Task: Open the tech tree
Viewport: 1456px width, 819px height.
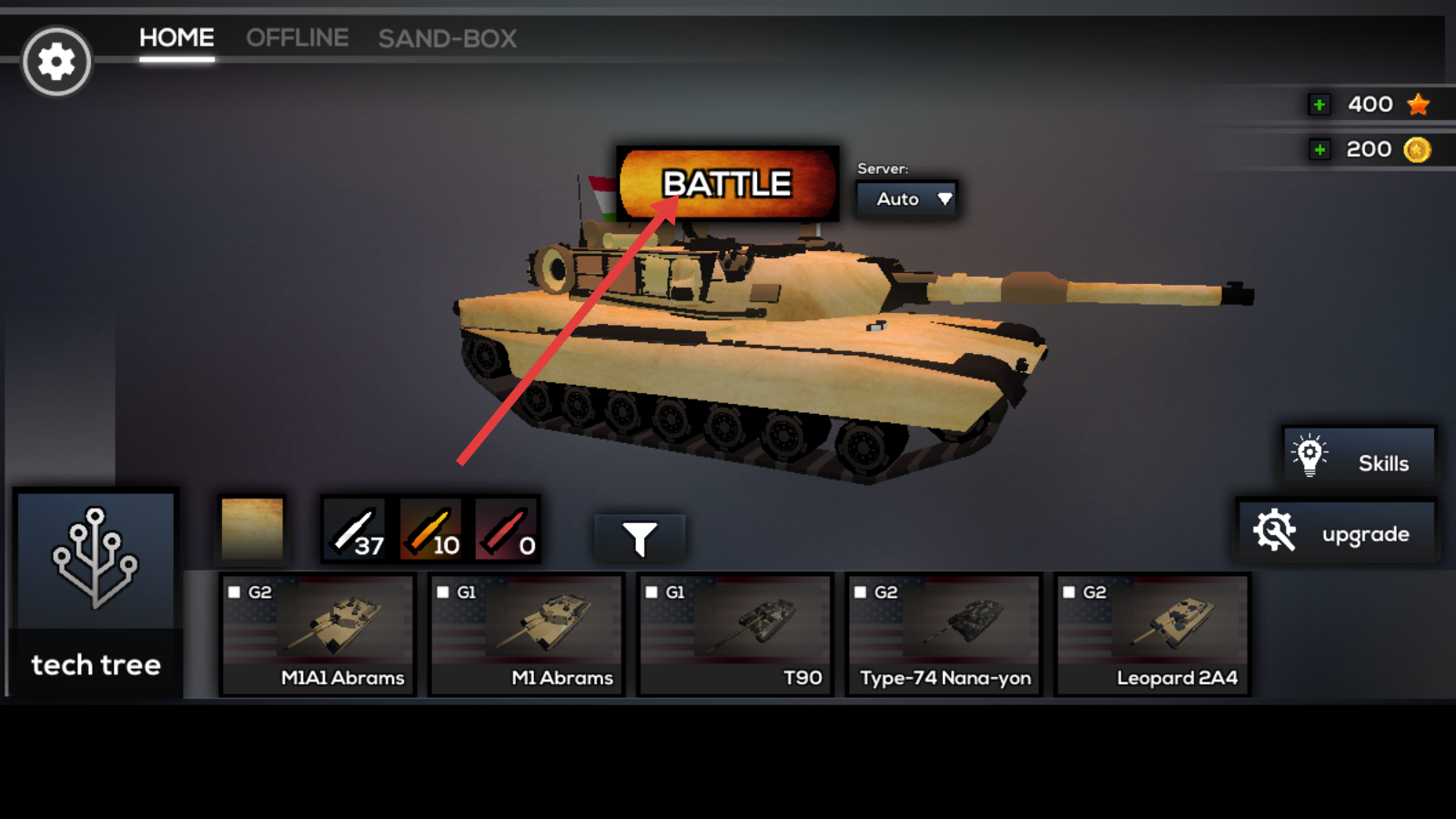Action: pos(96,593)
